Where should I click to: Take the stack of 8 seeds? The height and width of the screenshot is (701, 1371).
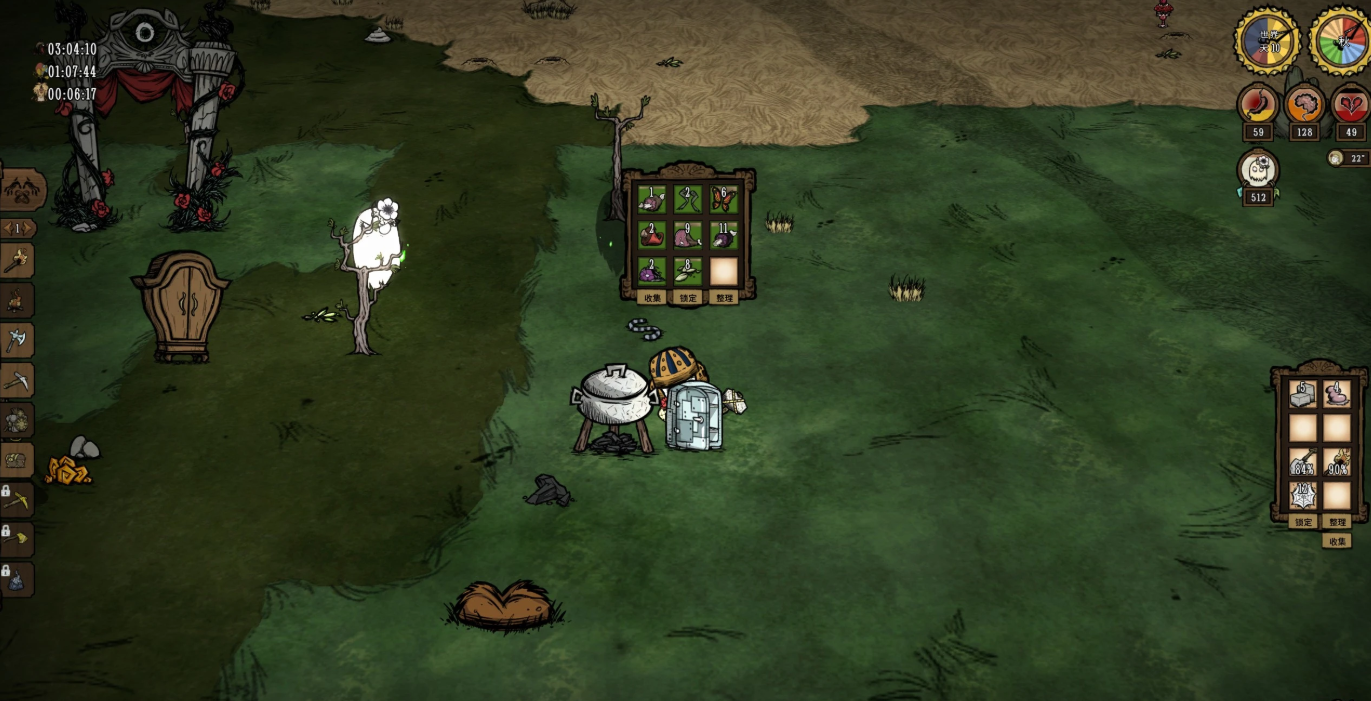click(x=687, y=271)
